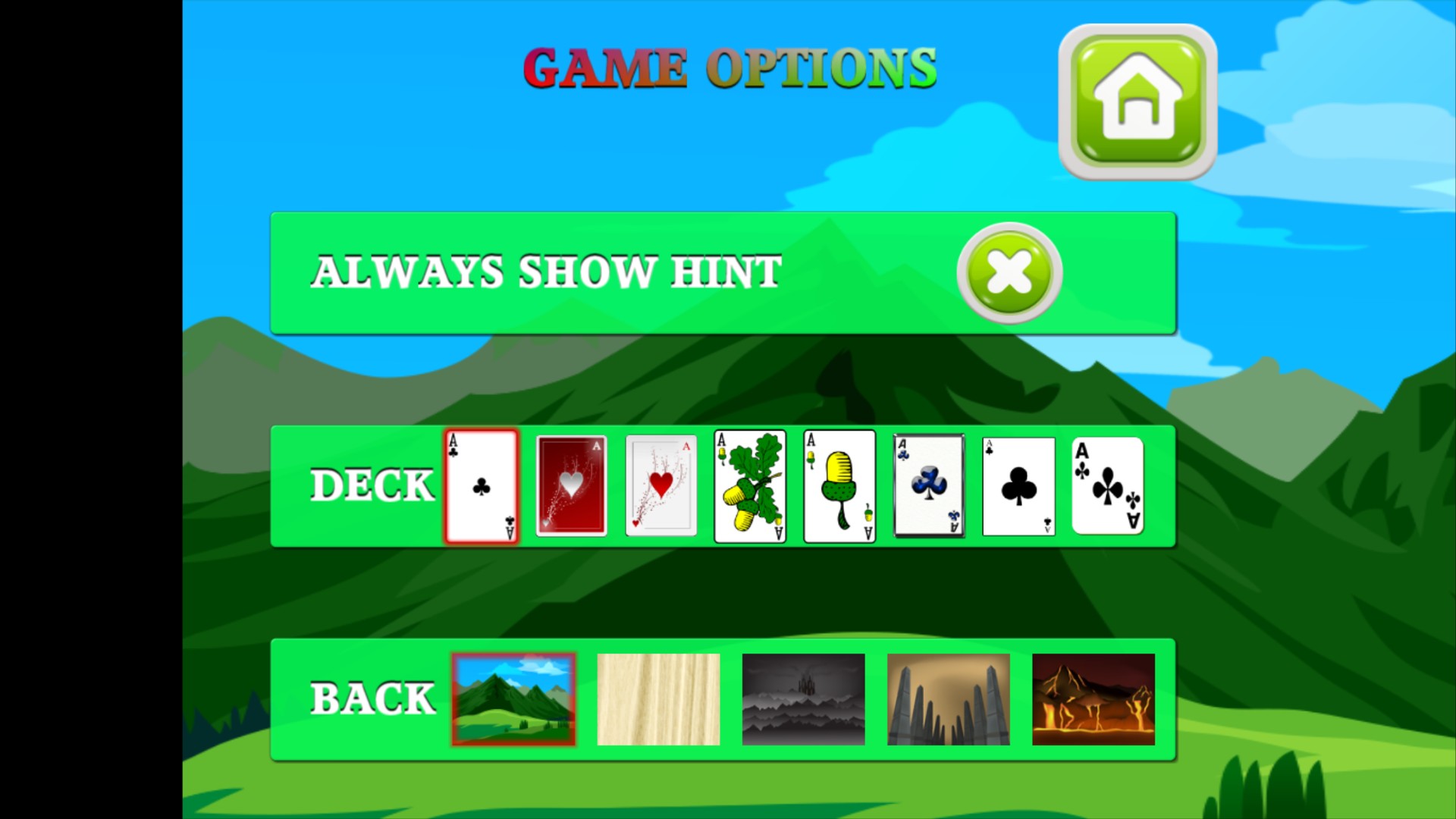
Task: Click the DECK label
Action: click(372, 486)
